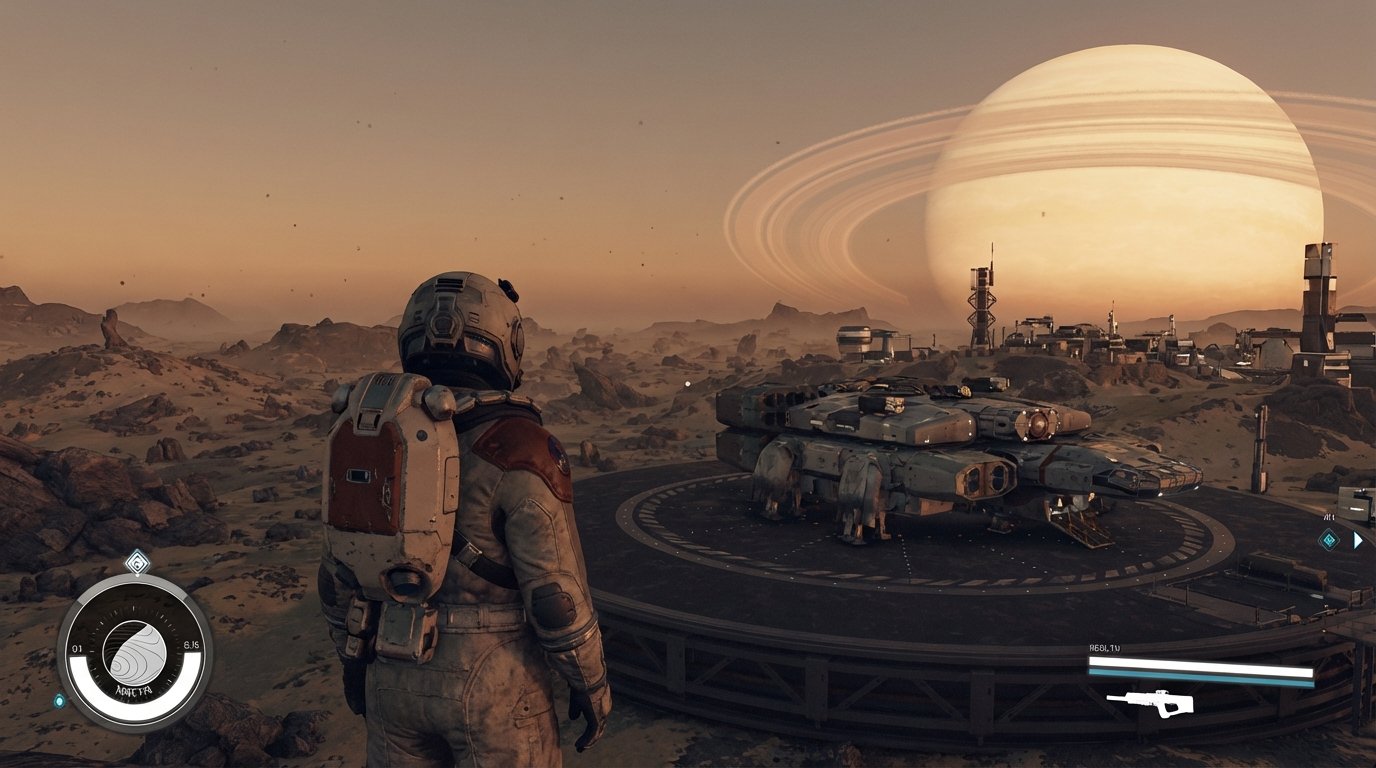The height and width of the screenshot is (768, 1376).
Task: Click the glyph symbol inside the top diamond marker
Action: [x=138, y=563]
